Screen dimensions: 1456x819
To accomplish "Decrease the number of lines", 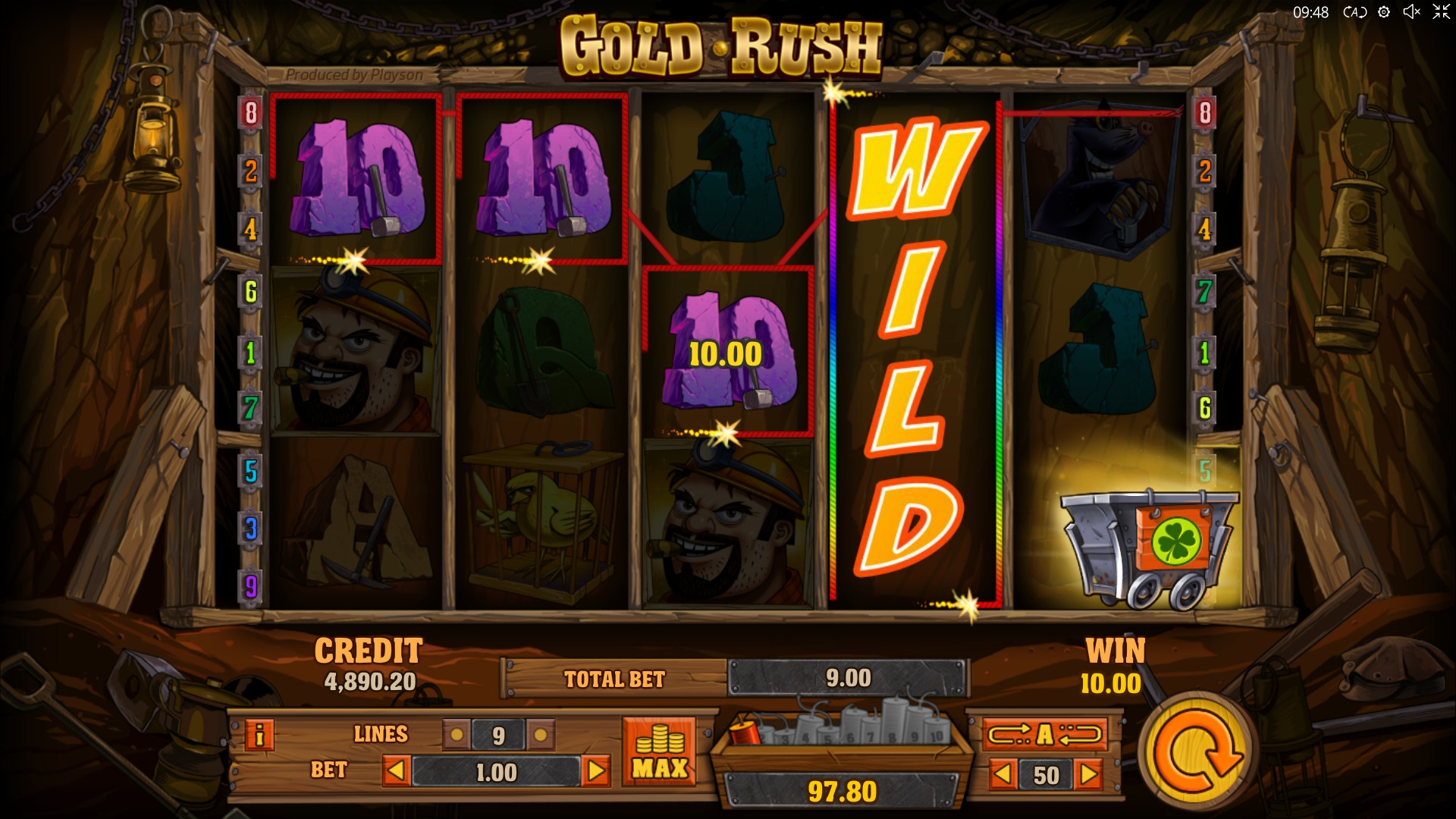I will click(x=457, y=735).
